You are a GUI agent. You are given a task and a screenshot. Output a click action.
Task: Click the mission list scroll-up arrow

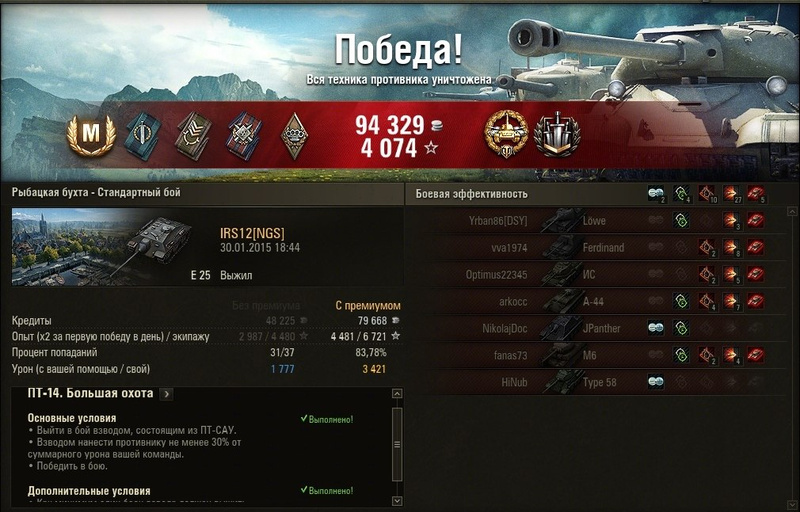pyautogui.click(x=397, y=396)
